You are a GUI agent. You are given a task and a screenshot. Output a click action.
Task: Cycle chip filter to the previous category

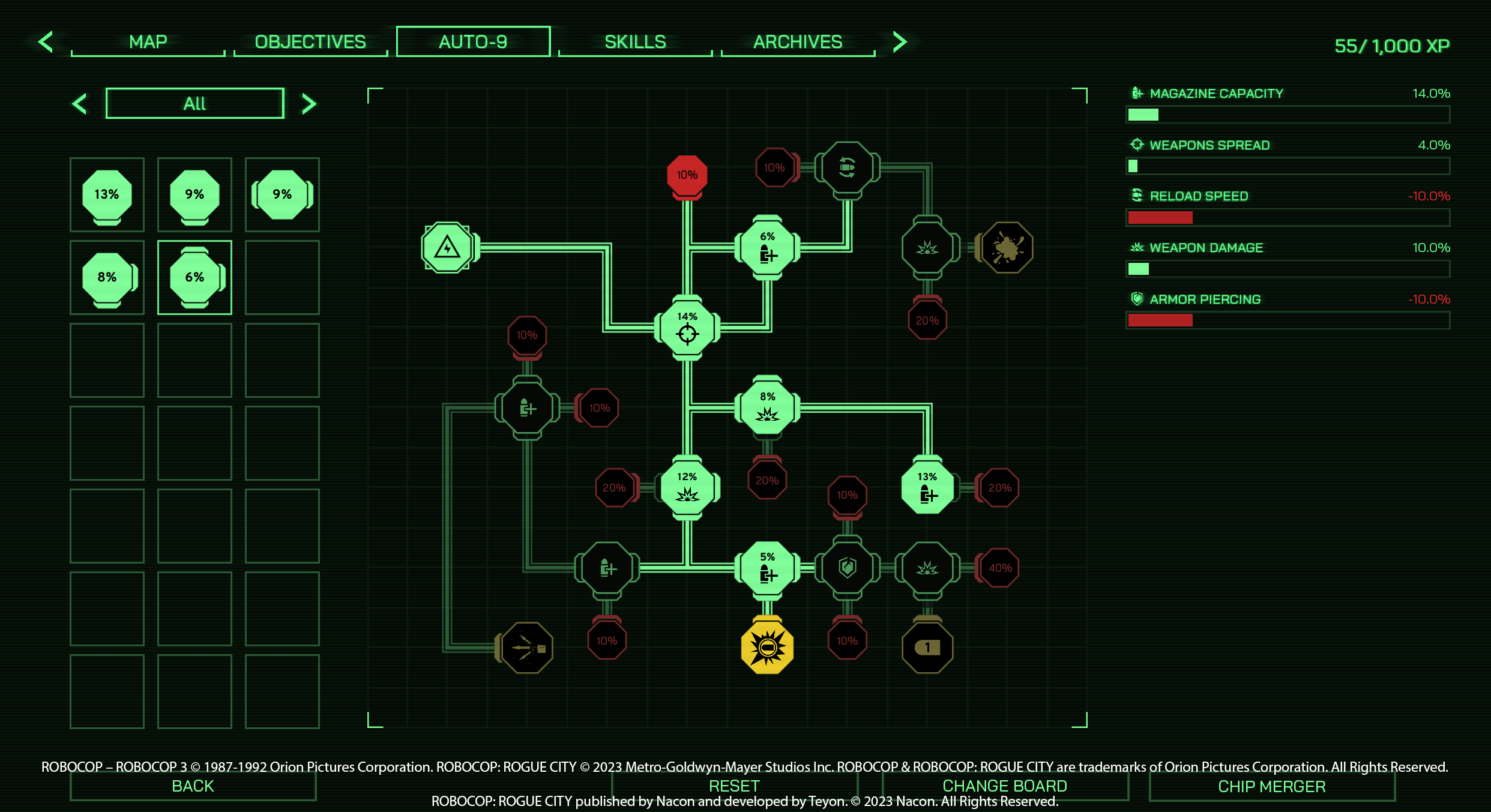80,104
